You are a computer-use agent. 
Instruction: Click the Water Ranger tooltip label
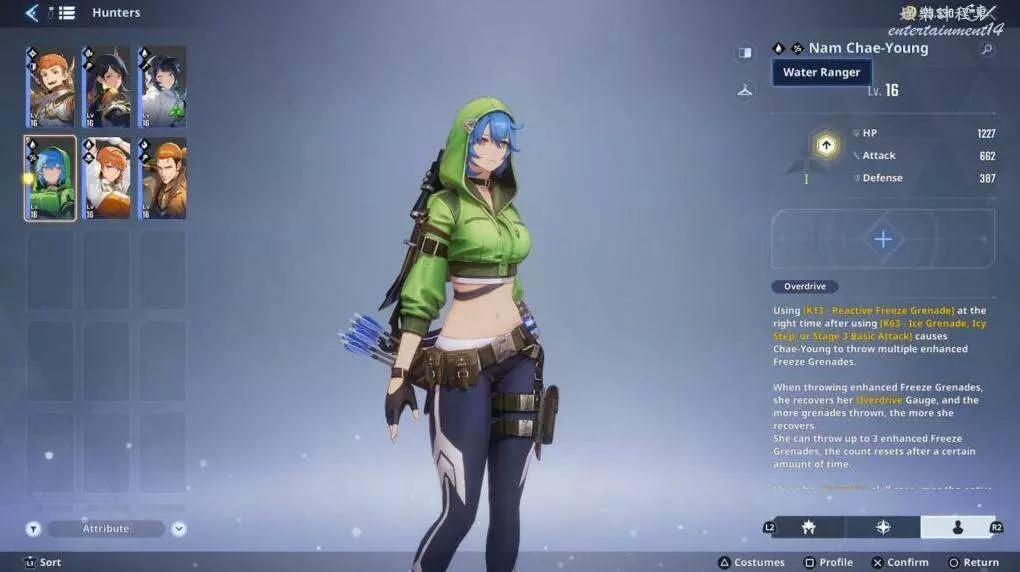coord(821,73)
